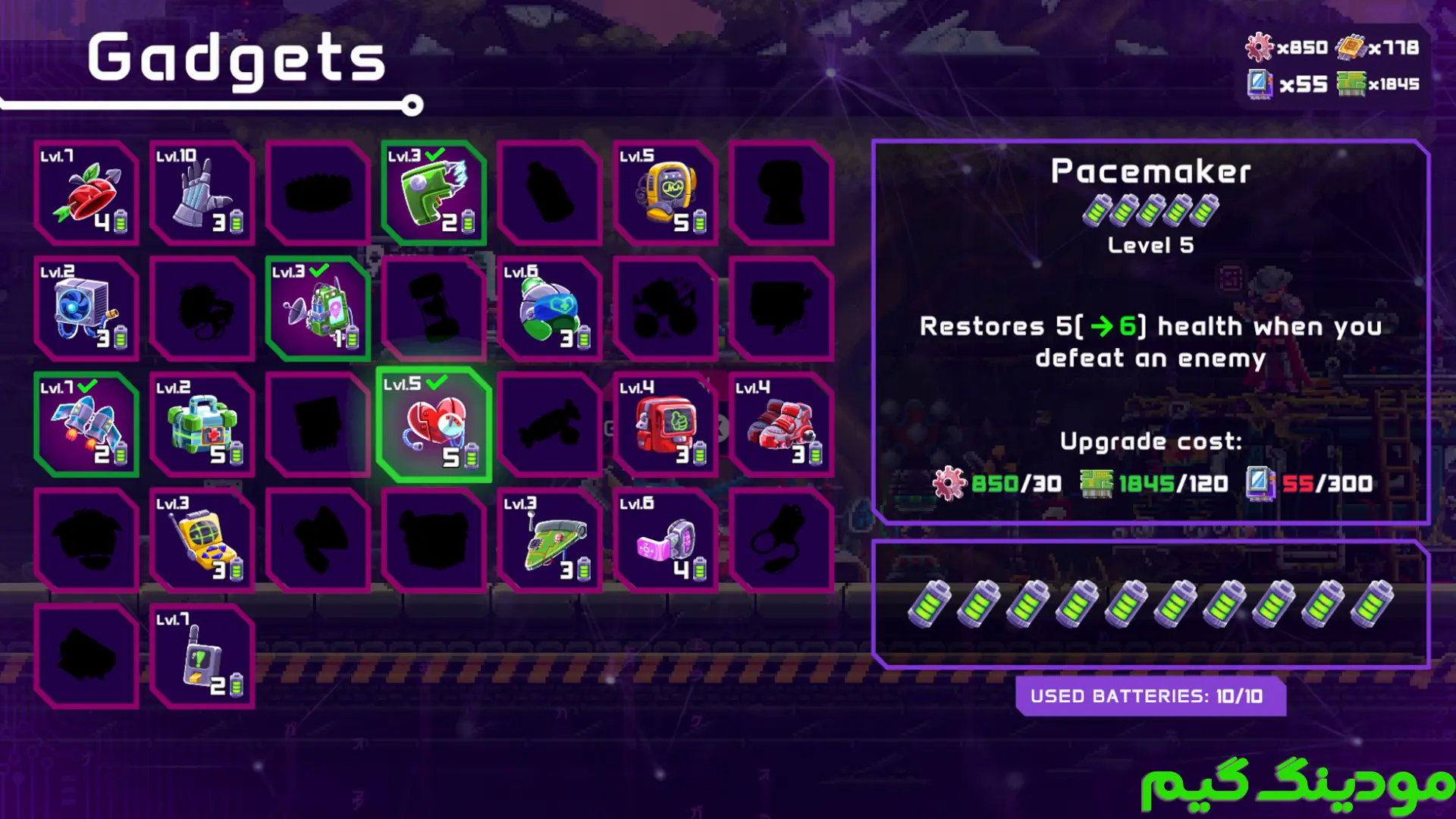The height and width of the screenshot is (819, 1456).
Task: Pick the walkie-talkie question mark gadget
Action: [x=202, y=656]
